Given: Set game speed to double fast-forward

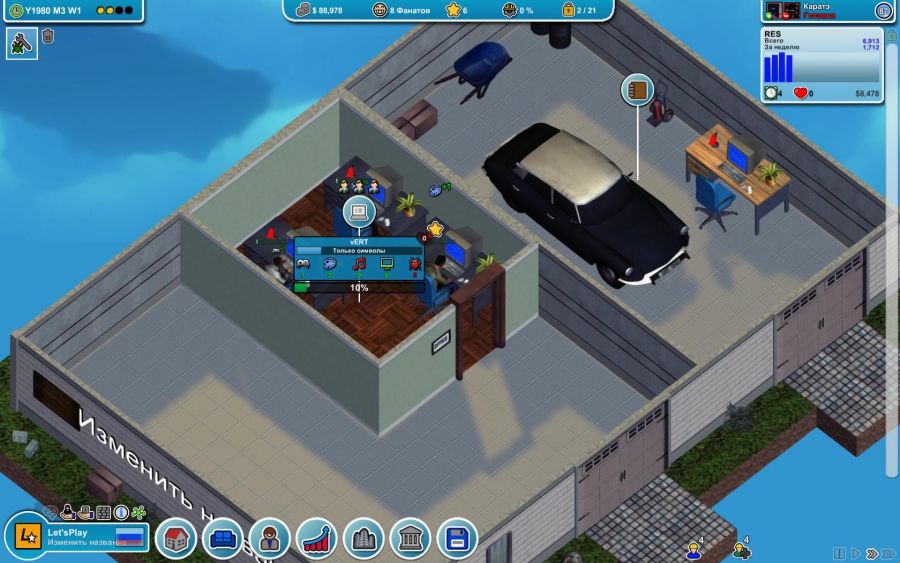Looking at the screenshot, I should [871, 553].
